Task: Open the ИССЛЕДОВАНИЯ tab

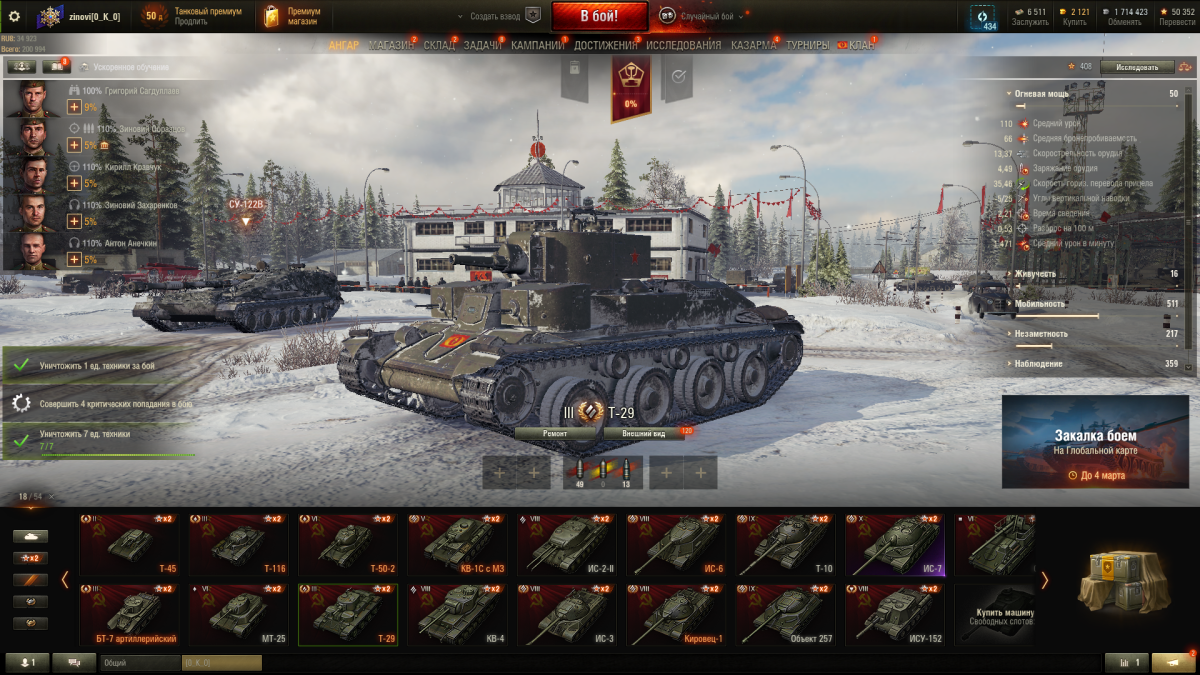Action: [683, 45]
